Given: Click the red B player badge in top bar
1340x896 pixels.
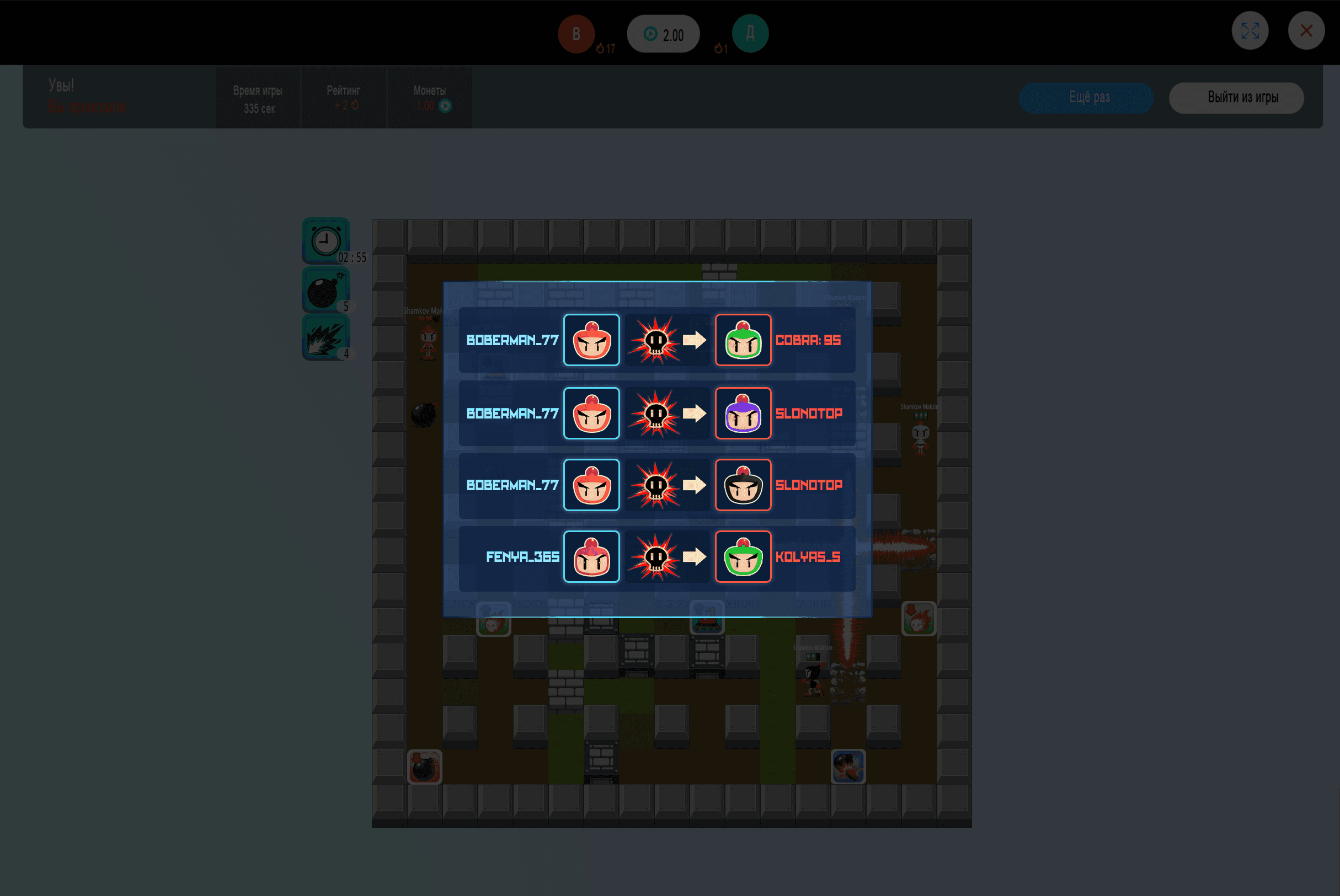Looking at the screenshot, I should (x=576, y=34).
